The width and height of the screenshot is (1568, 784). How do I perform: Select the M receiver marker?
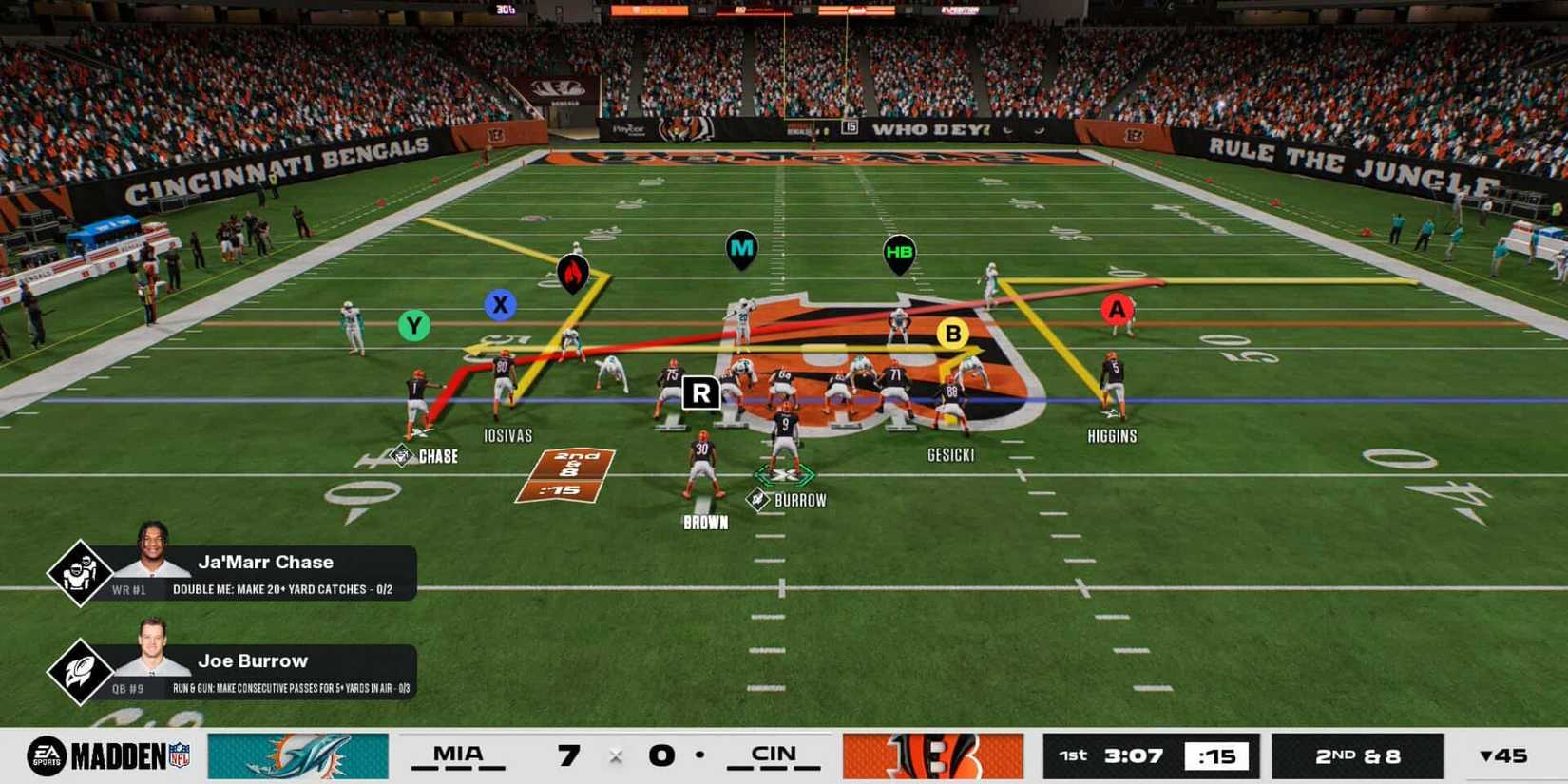pyautogui.click(x=740, y=248)
